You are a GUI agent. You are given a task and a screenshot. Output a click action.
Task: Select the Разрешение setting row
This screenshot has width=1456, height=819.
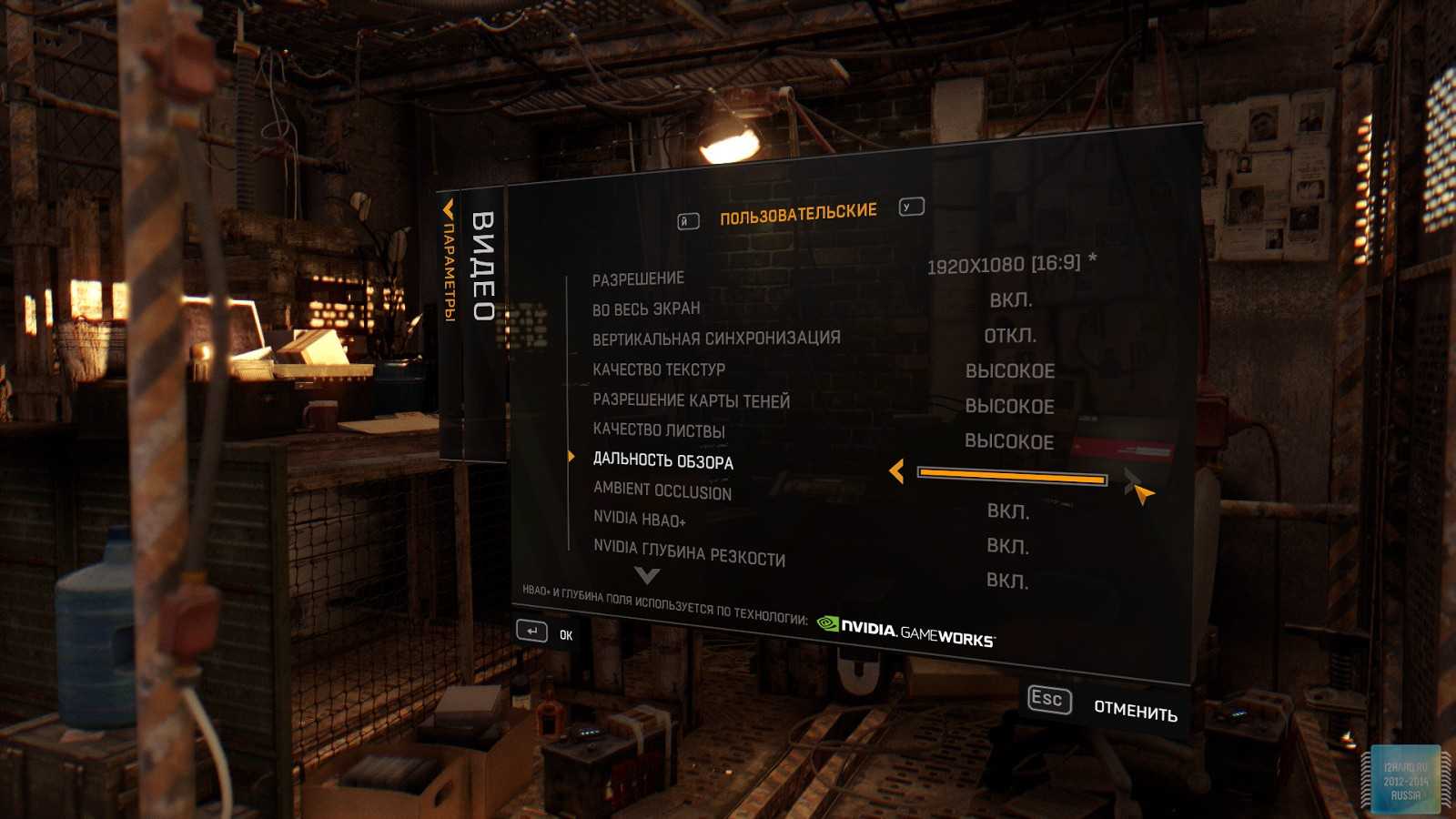(638, 278)
